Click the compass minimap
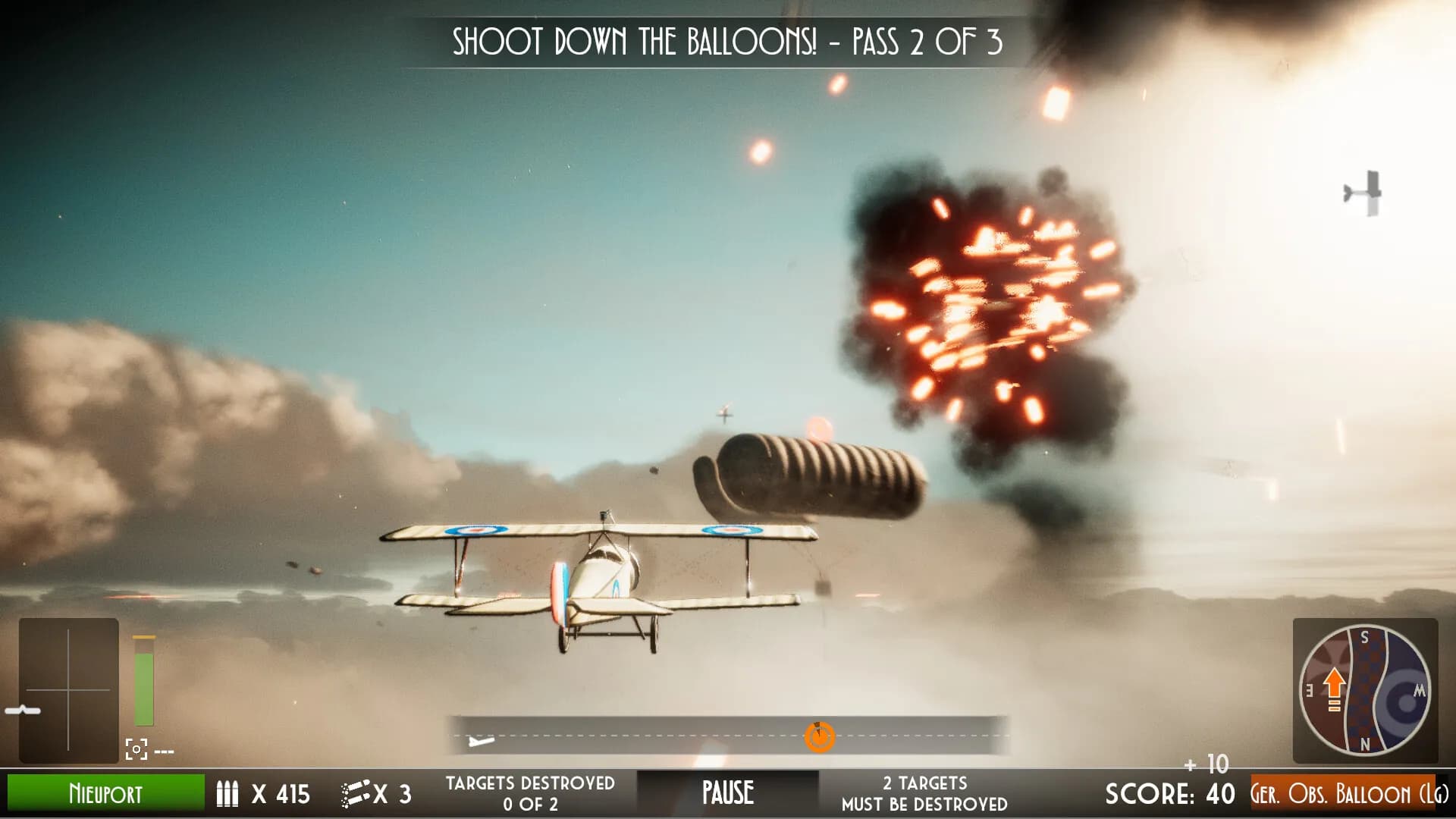 point(1365,690)
